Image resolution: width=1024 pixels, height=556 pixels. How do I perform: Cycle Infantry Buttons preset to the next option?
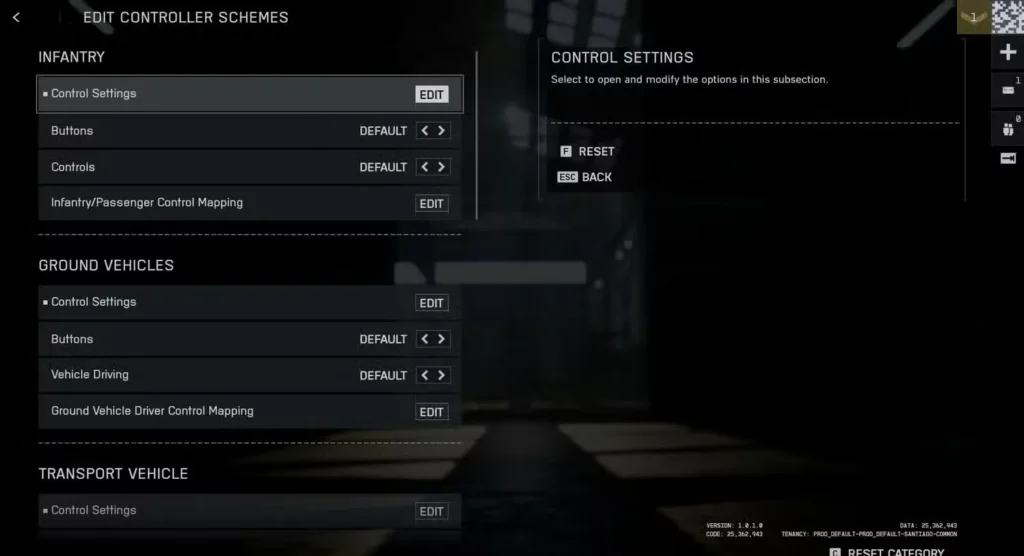pos(441,131)
